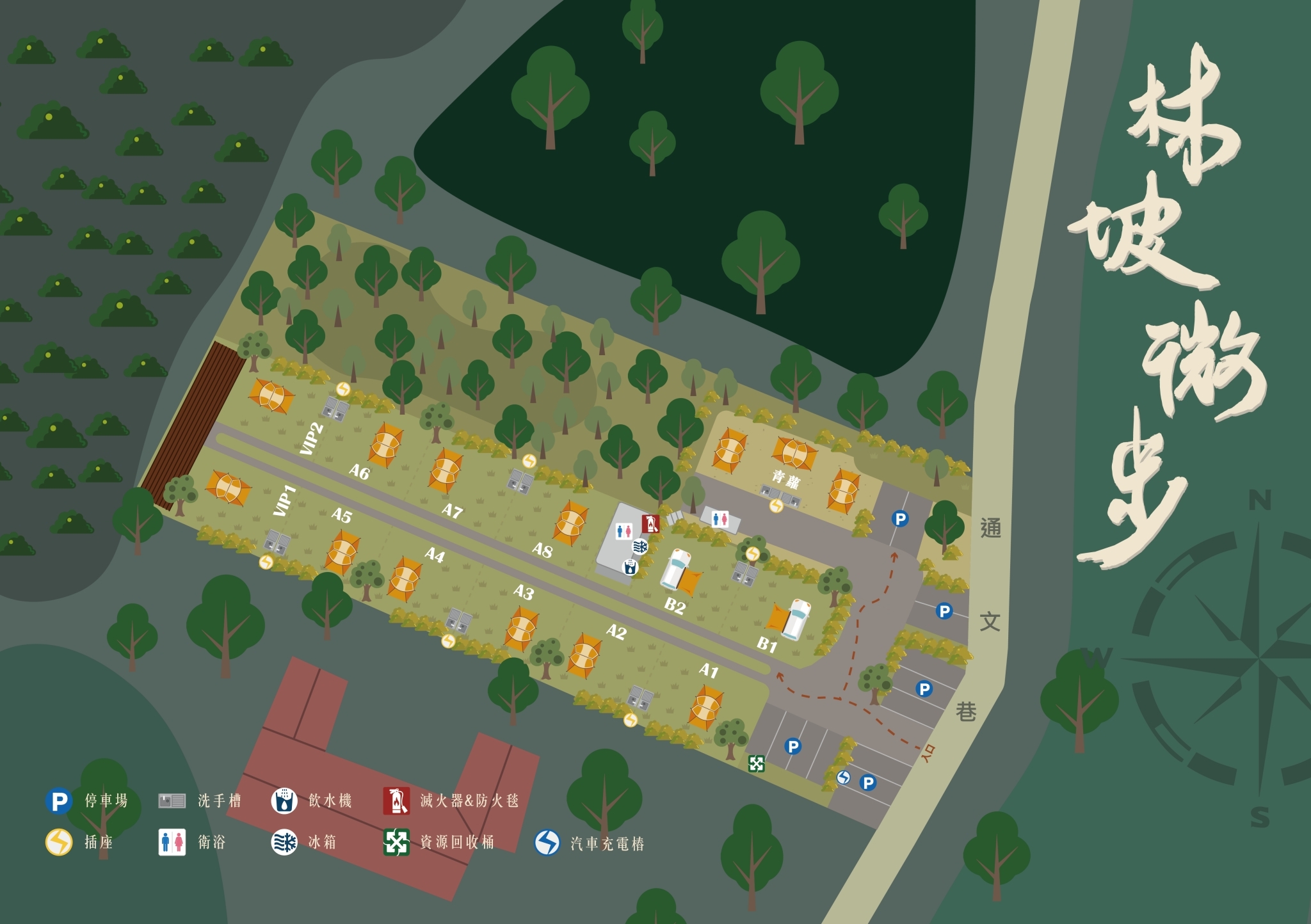Choose campsite A6 on the map
Screen dimensions: 1311x924
click(x=359, y=472)
